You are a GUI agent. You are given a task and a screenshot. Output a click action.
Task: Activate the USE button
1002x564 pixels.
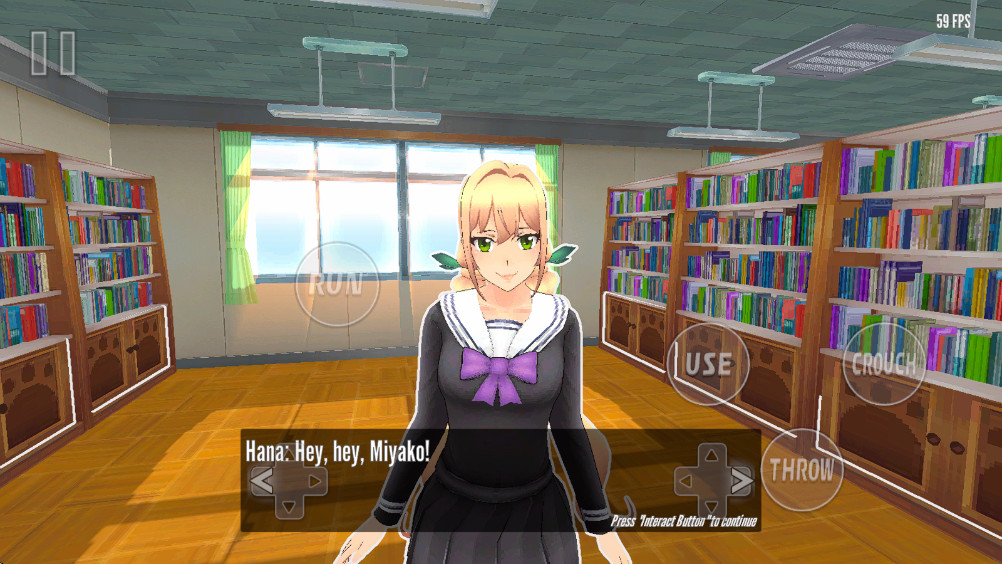[708, 364]
